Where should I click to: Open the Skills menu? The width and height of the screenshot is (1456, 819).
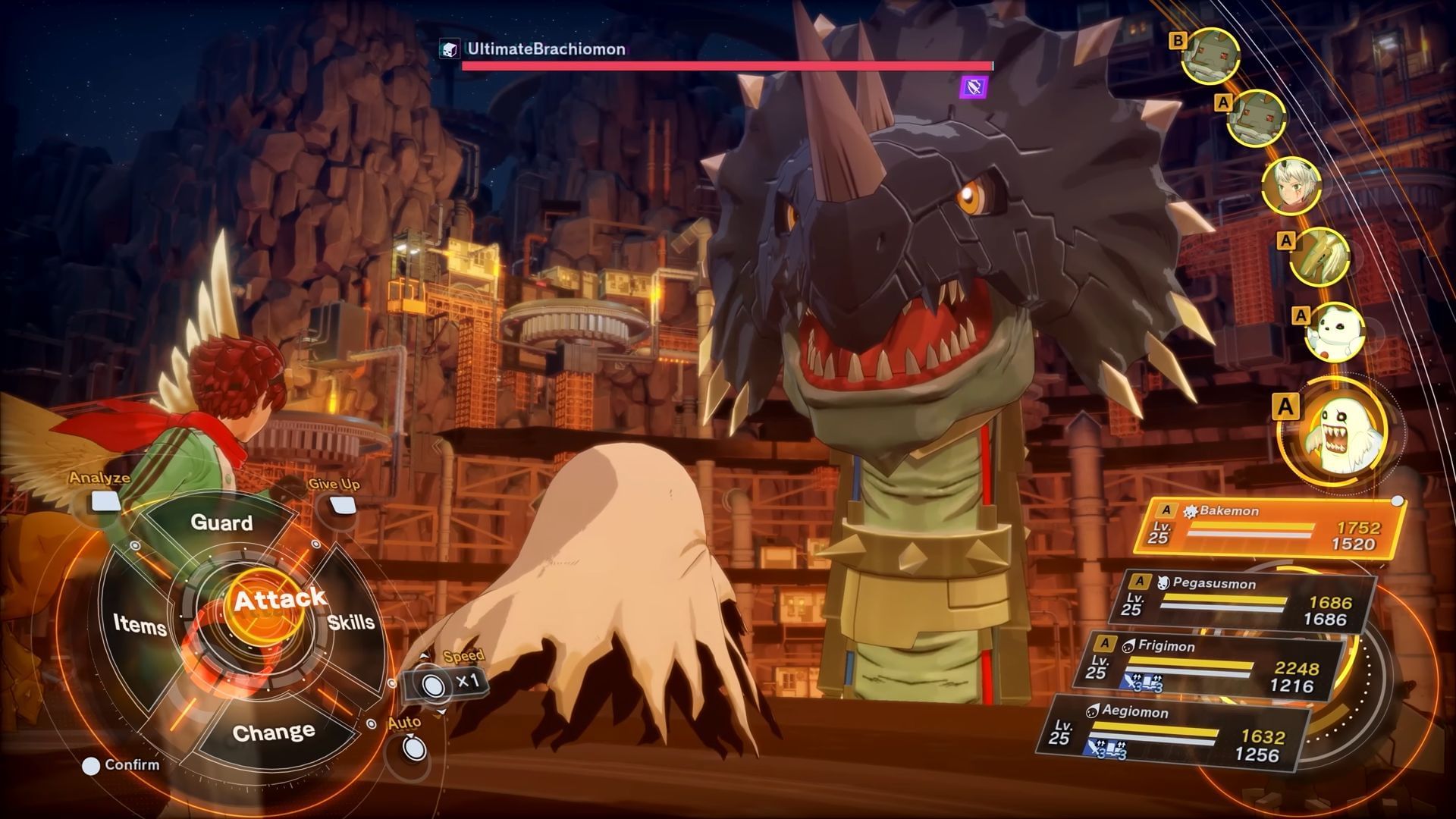tap(351, 622)
